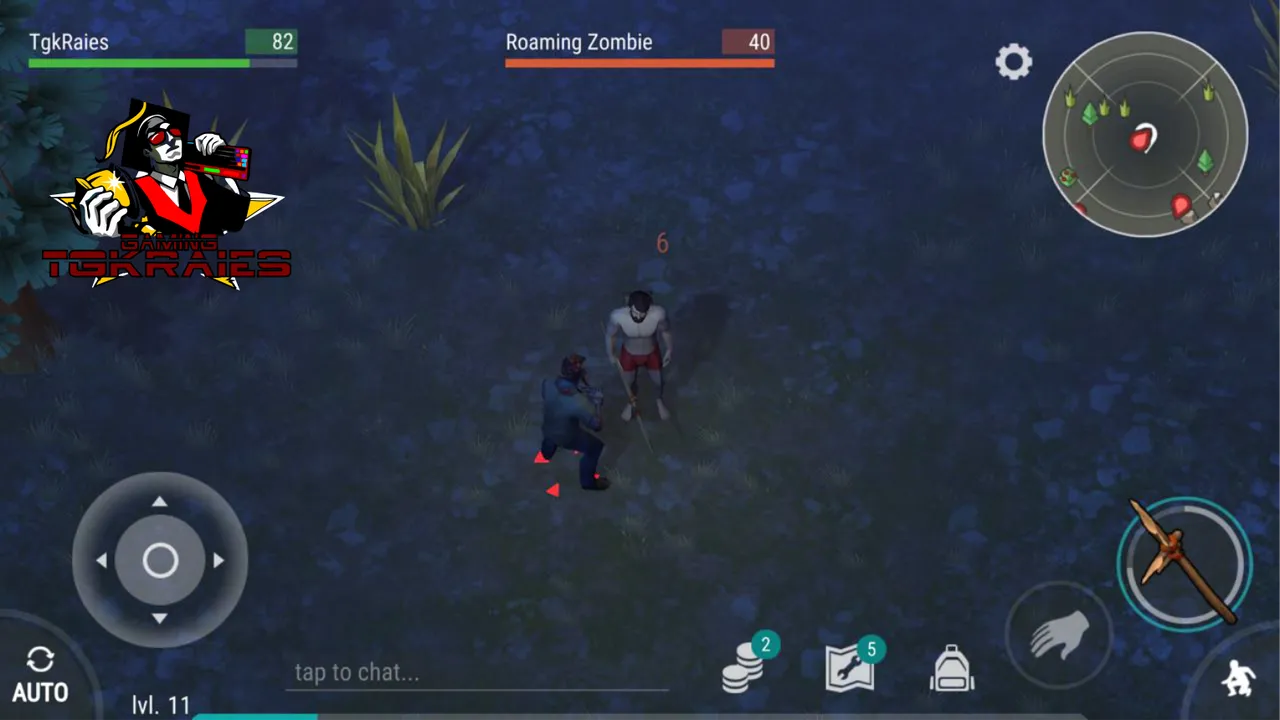Tap the joystick right arrow
Screen dimensions: 1280x720
tap(218, 561)
